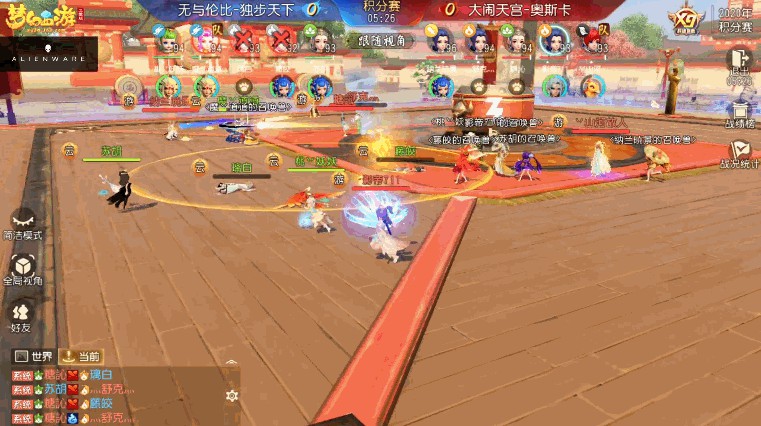The height and width of the screenshot is (426, 761).
Task: Open the 战绩榜 leaderboard
Action: (x=740, y=112)
